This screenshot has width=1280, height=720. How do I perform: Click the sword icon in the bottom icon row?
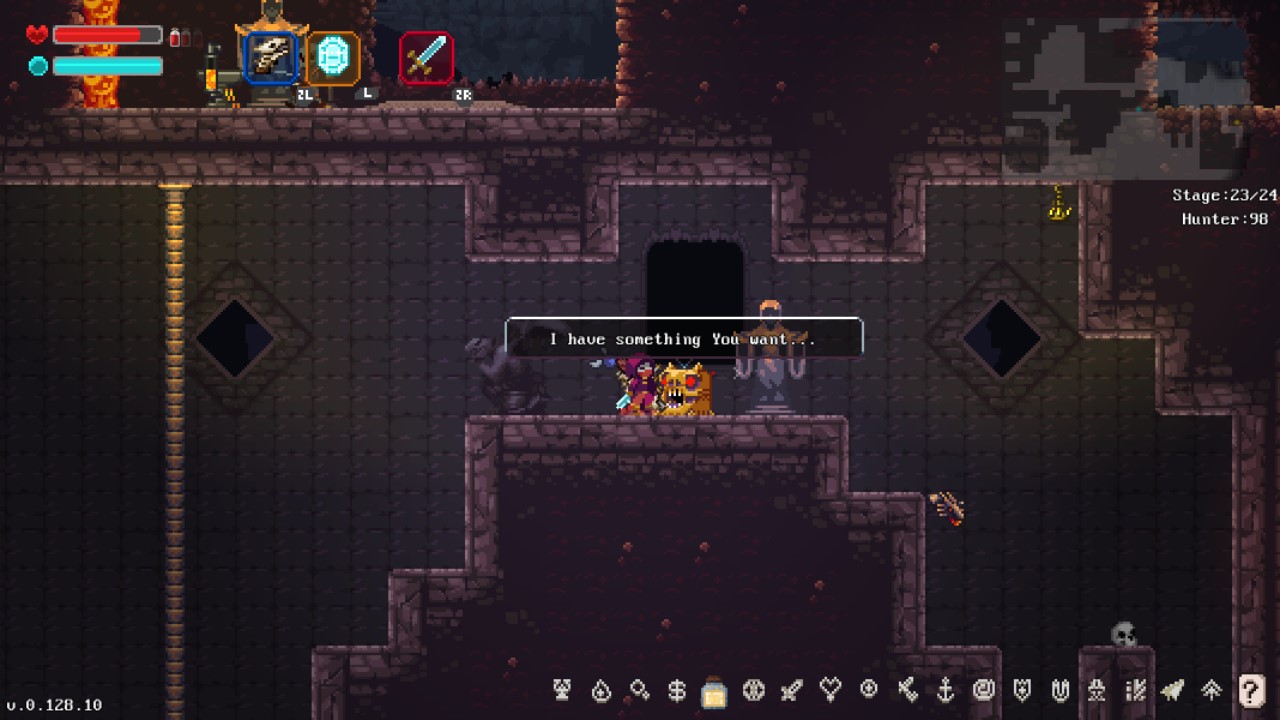[789, 690]
